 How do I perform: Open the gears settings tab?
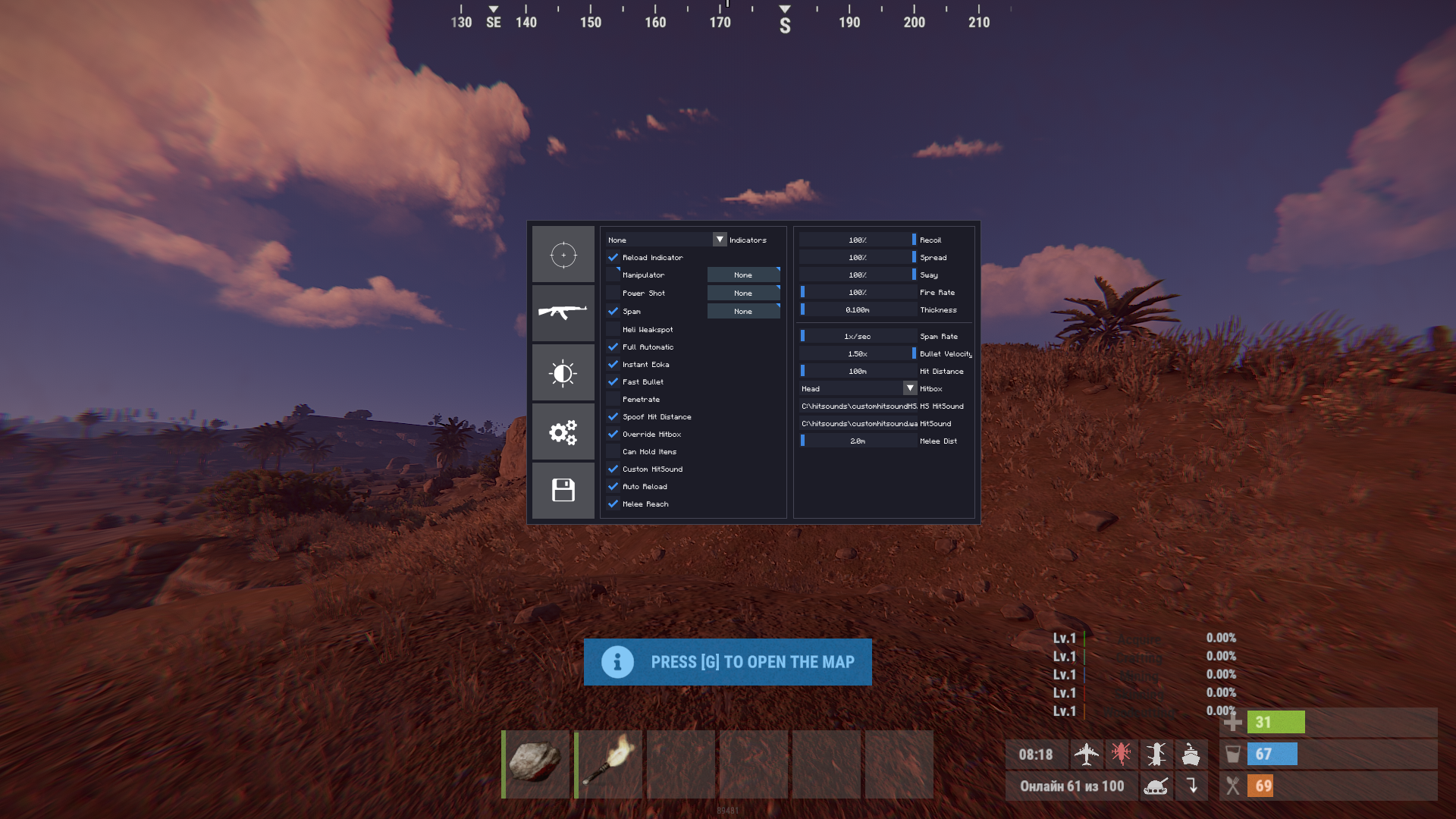click(x=563, y=431)
